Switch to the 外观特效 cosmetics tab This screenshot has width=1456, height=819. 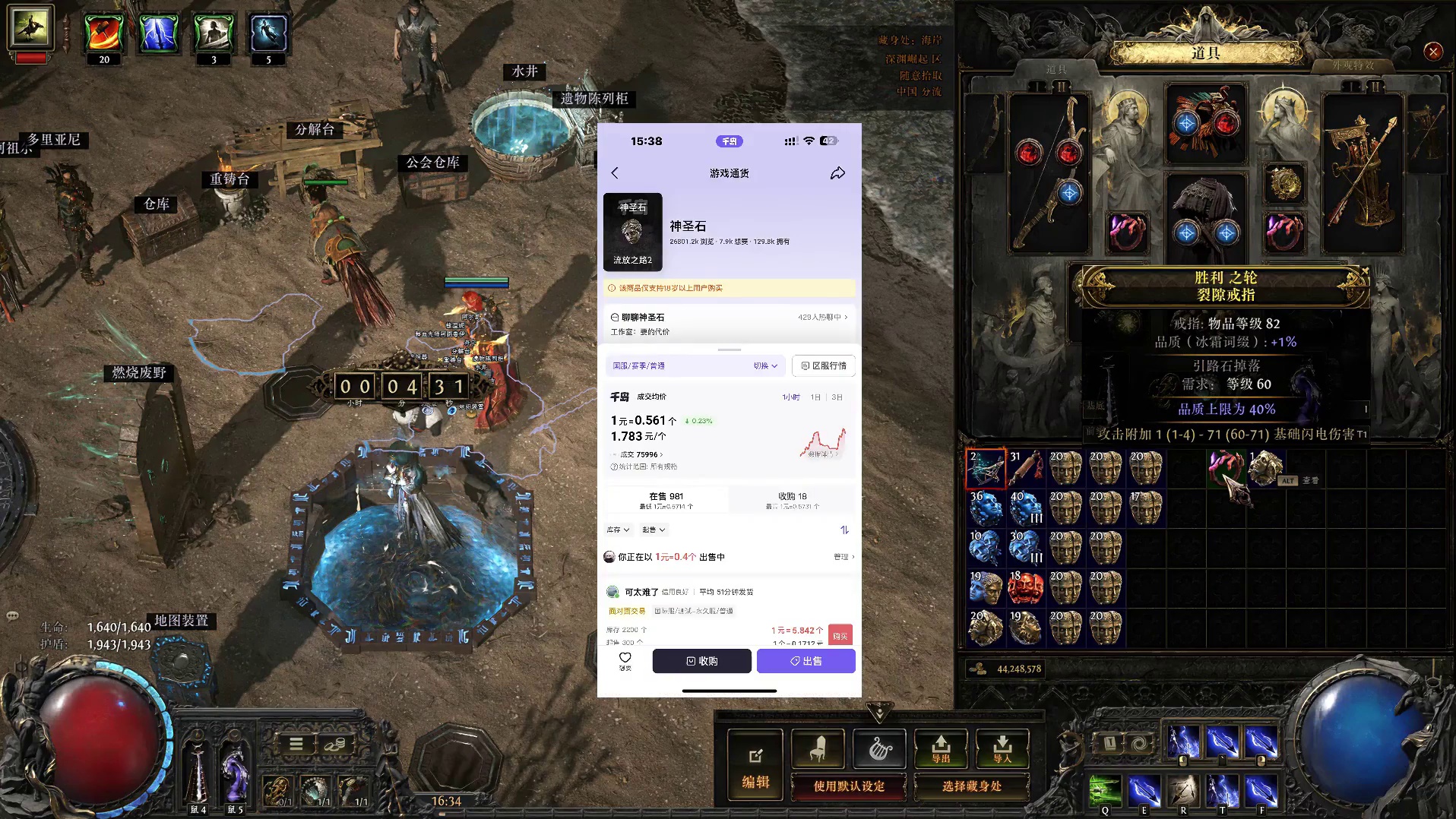click(1353, 65)
